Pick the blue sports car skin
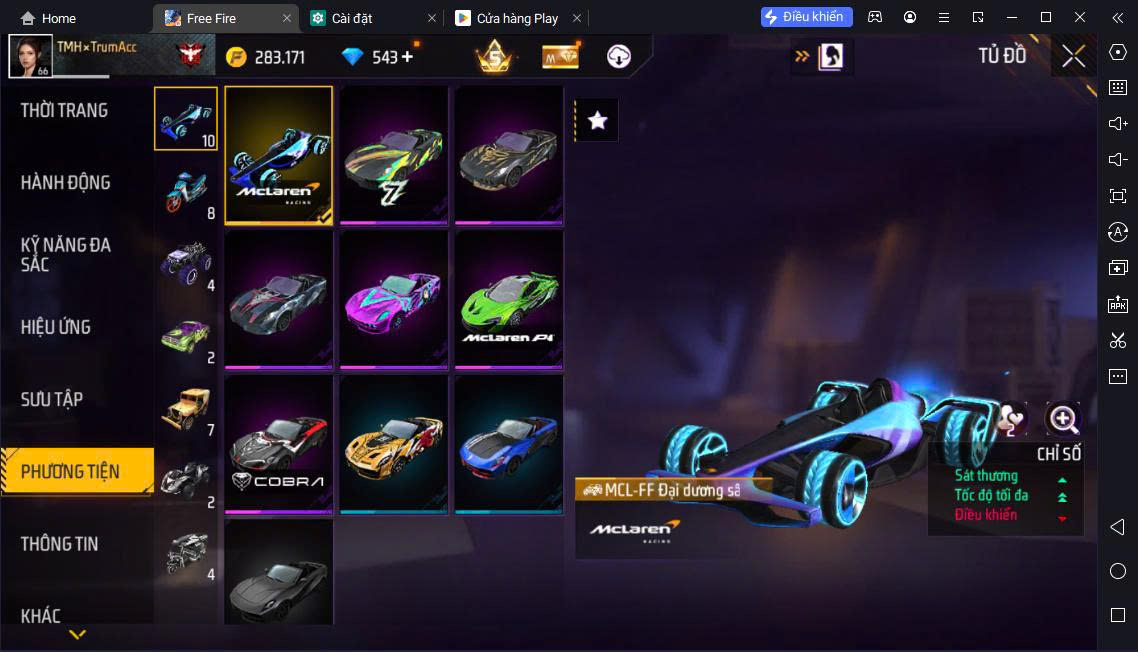This screenshot has width=1138, height=652. coord(509,444)
